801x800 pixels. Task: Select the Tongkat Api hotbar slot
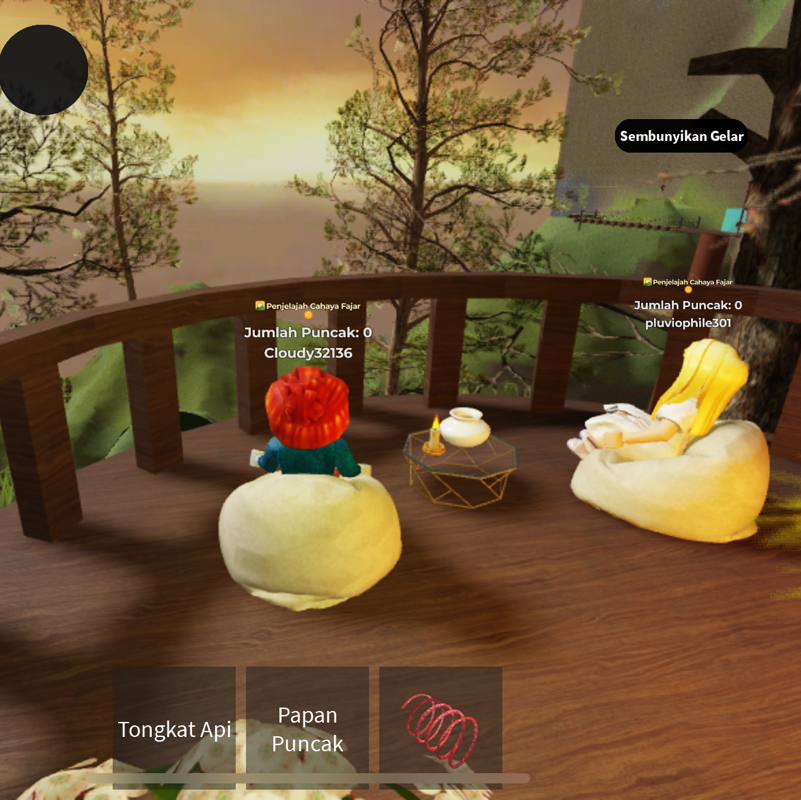tap(174, 728)
